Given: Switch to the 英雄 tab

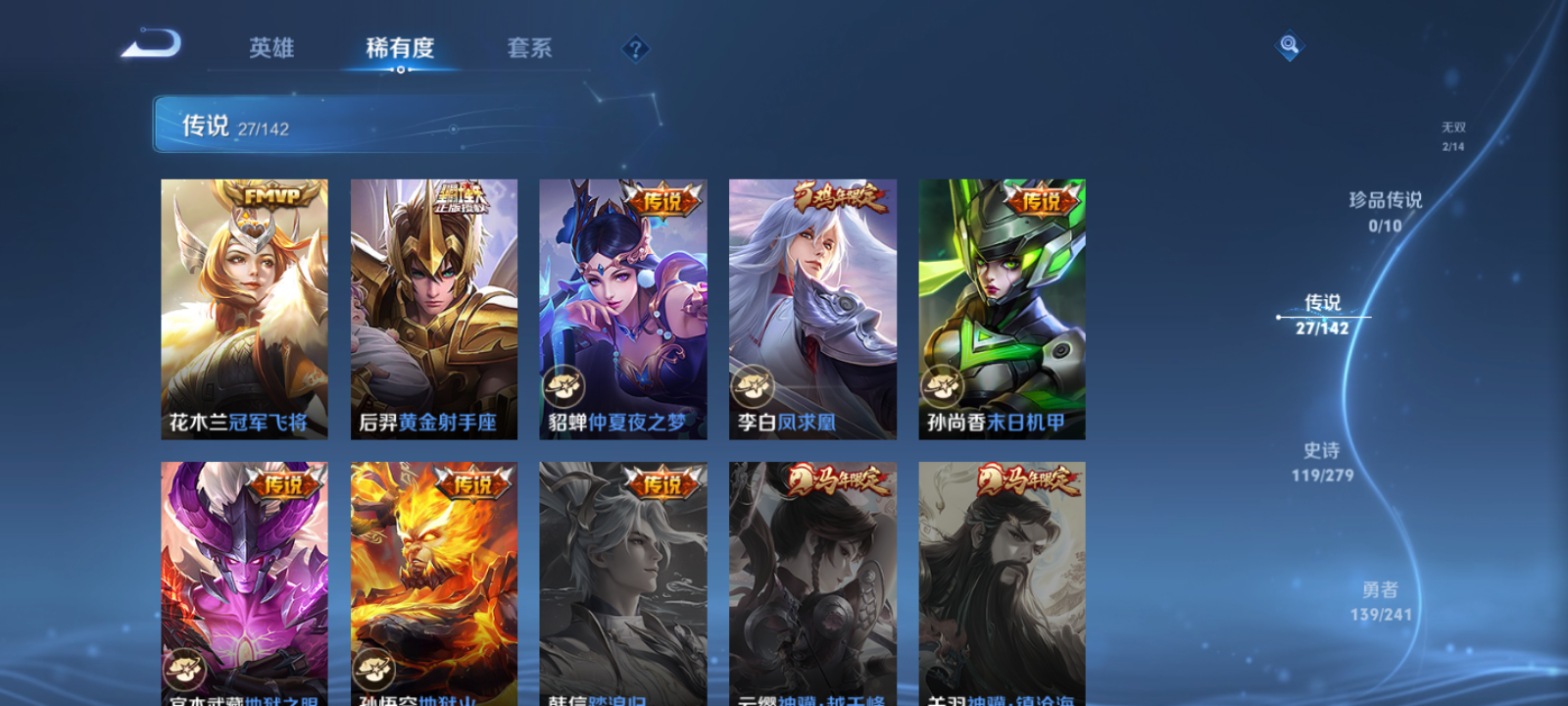Looking at the screenshot, I should [271, 48].
